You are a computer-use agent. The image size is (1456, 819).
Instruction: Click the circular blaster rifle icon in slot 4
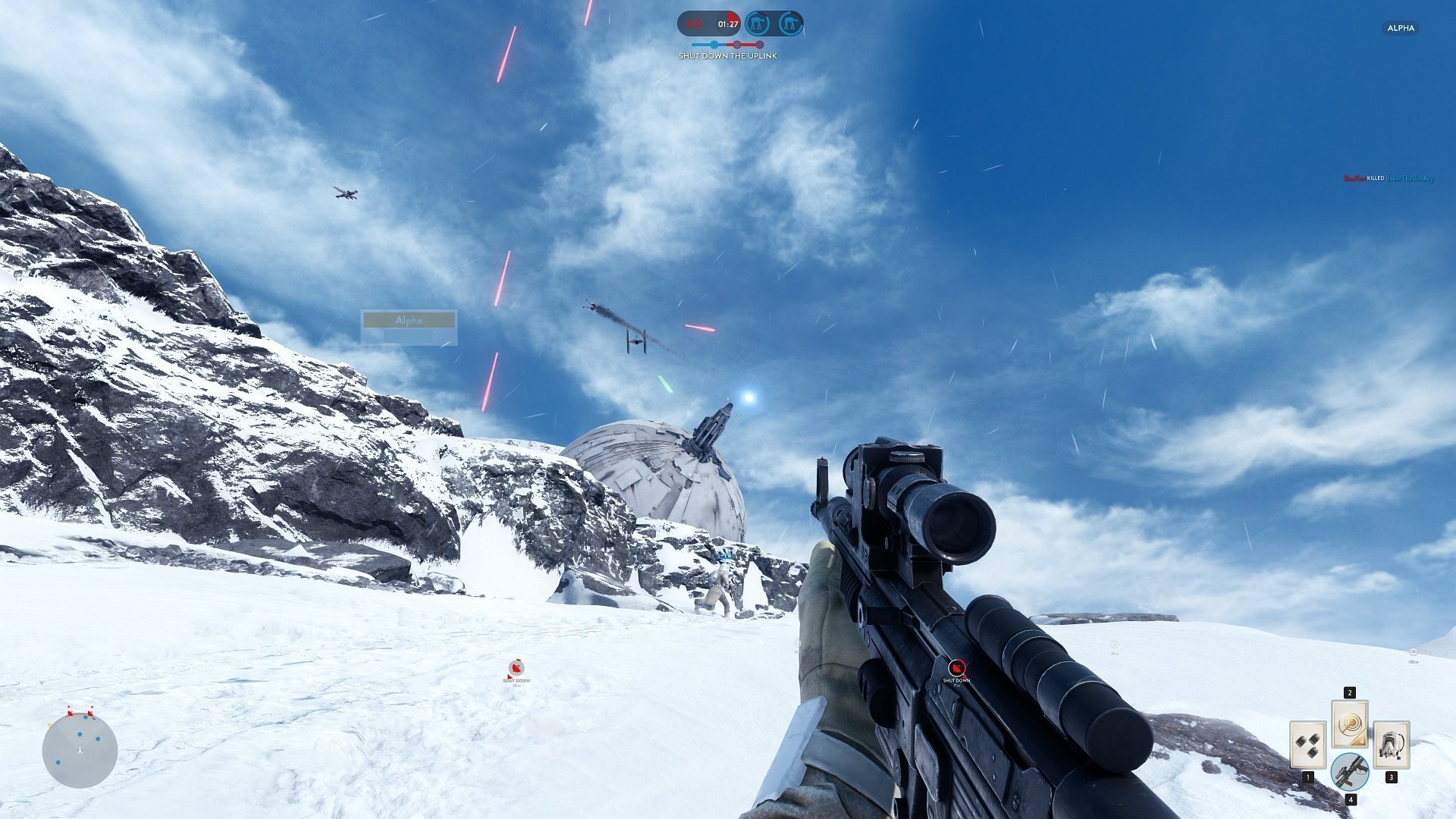(x=1350, y=771)
